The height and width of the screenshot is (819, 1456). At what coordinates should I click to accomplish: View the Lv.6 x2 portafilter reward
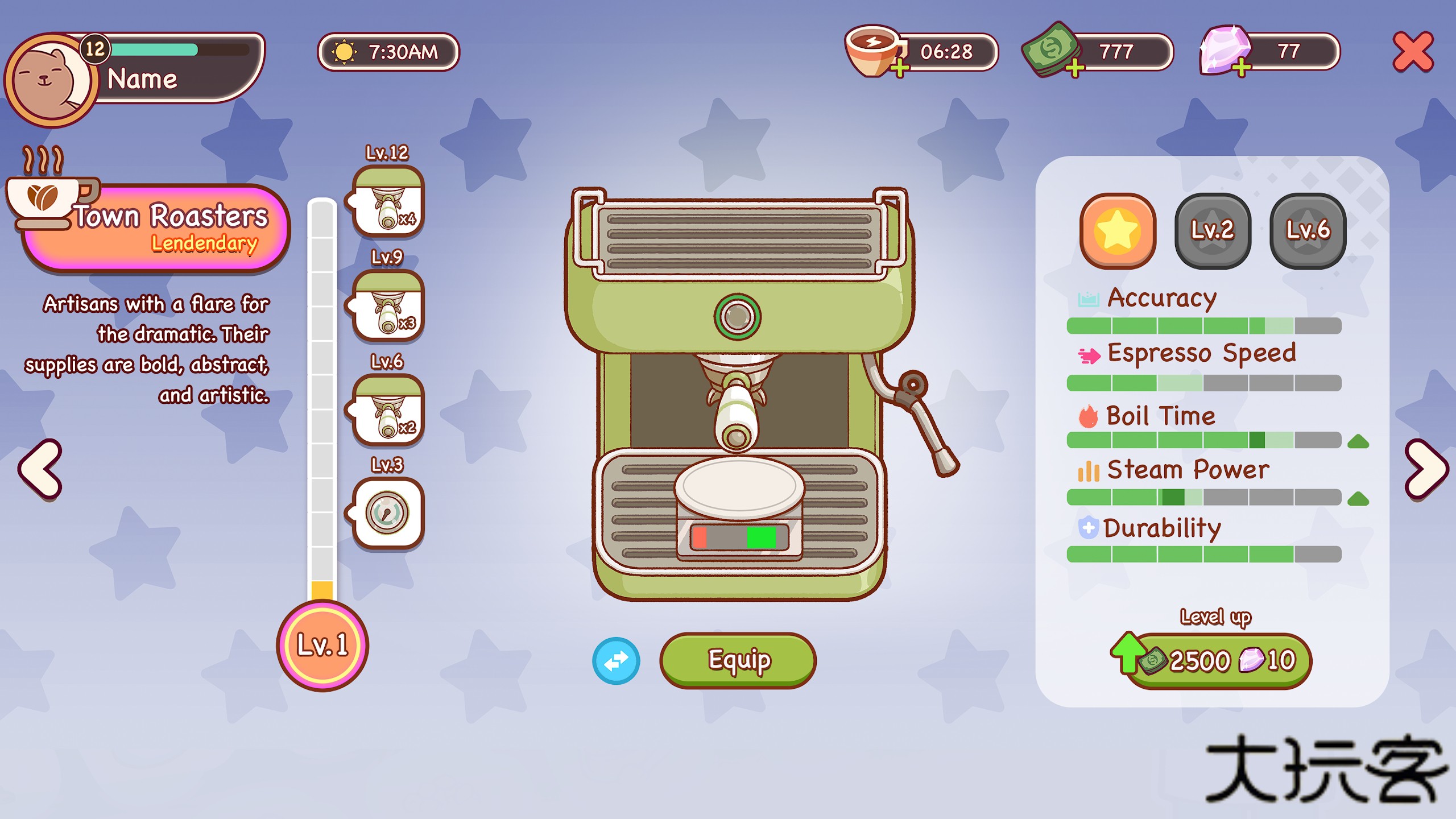coord(388,410)
